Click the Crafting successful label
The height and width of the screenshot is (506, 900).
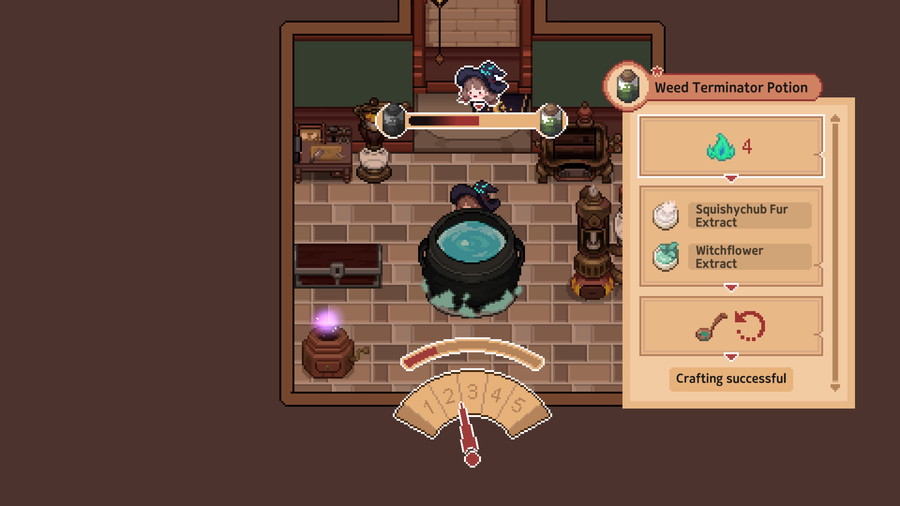click(x=730, y=379)
